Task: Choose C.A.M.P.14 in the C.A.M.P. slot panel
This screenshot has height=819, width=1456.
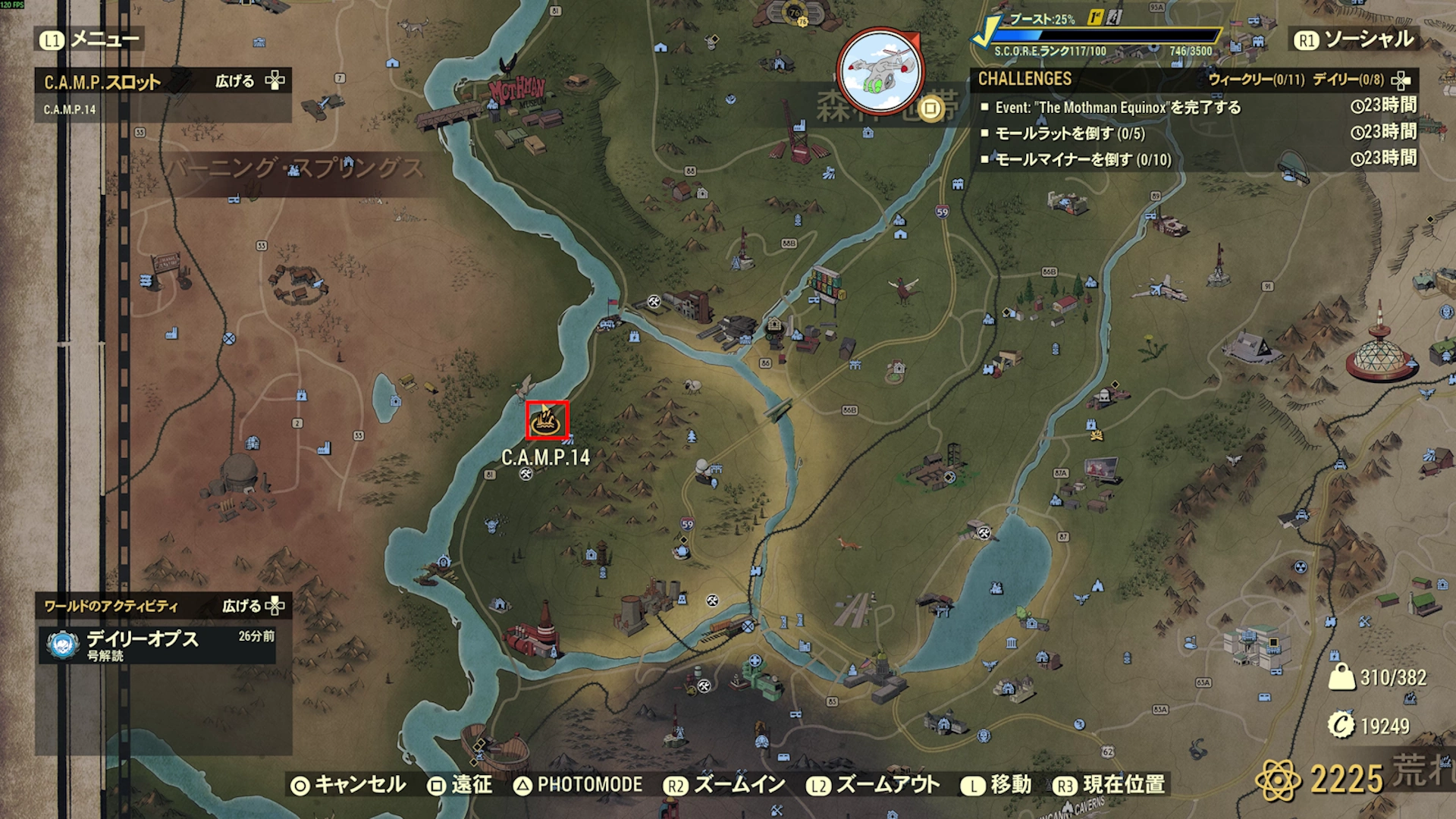Action: tap(70, 110)
